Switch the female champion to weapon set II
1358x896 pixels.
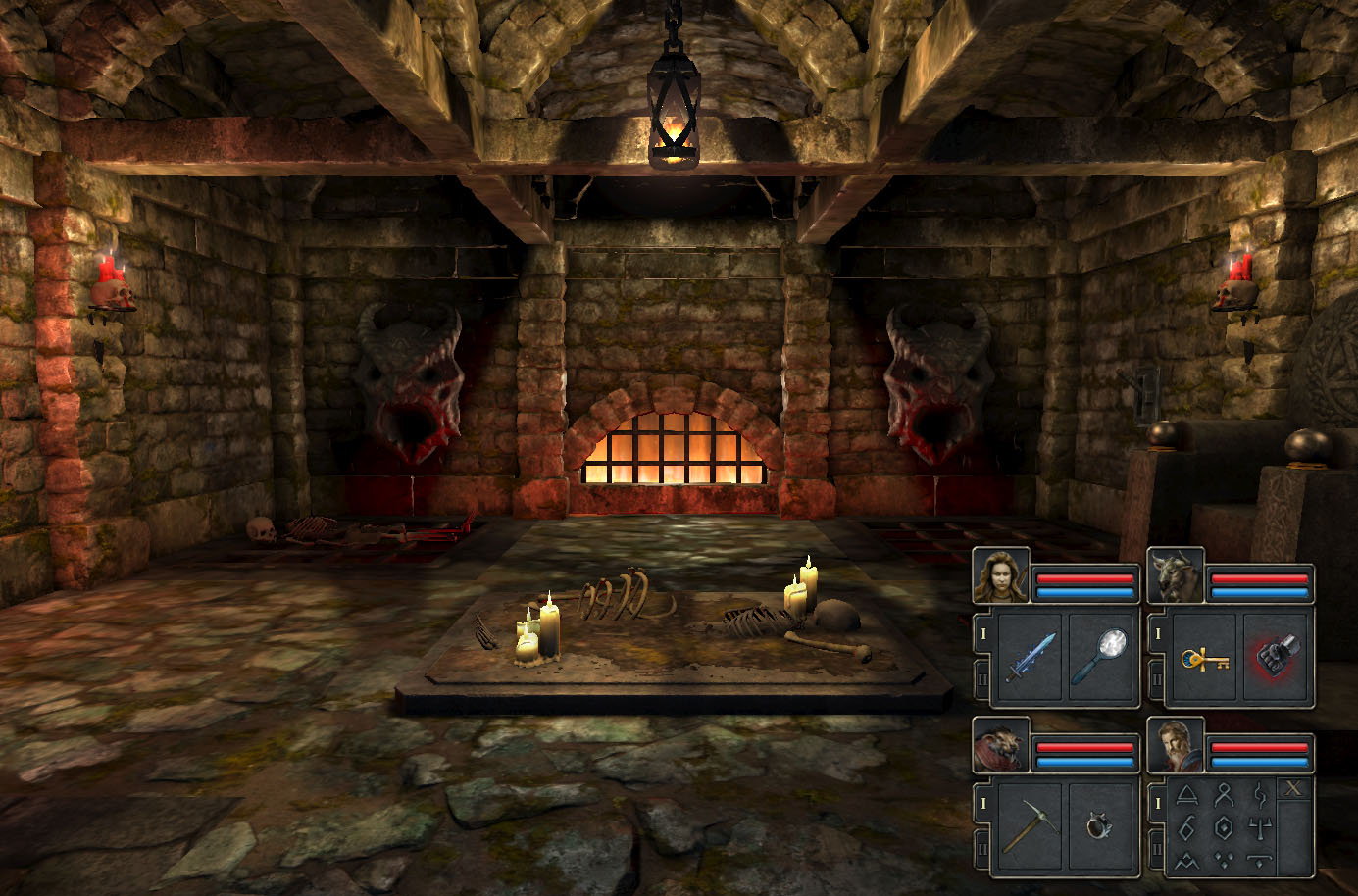[x=981, y=678]
